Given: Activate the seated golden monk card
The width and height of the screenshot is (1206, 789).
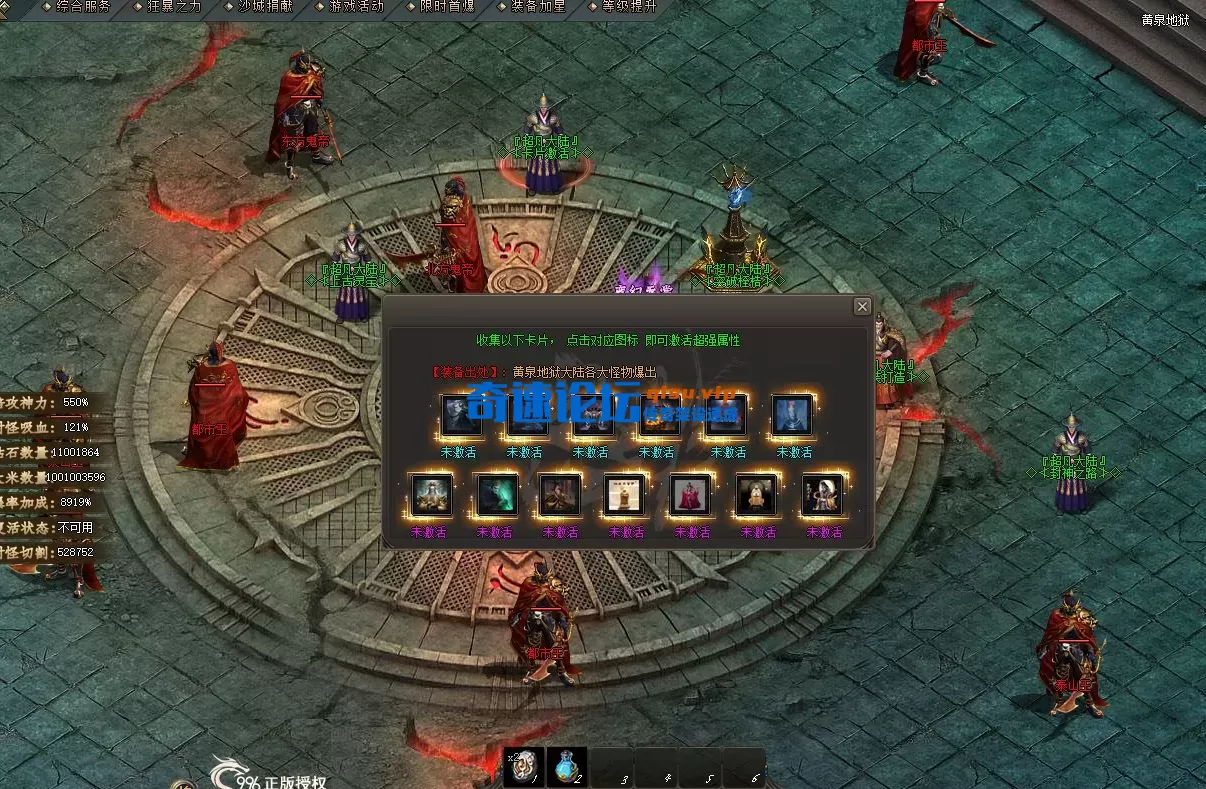Looking at the screenshot, I should tap(756, 494).
